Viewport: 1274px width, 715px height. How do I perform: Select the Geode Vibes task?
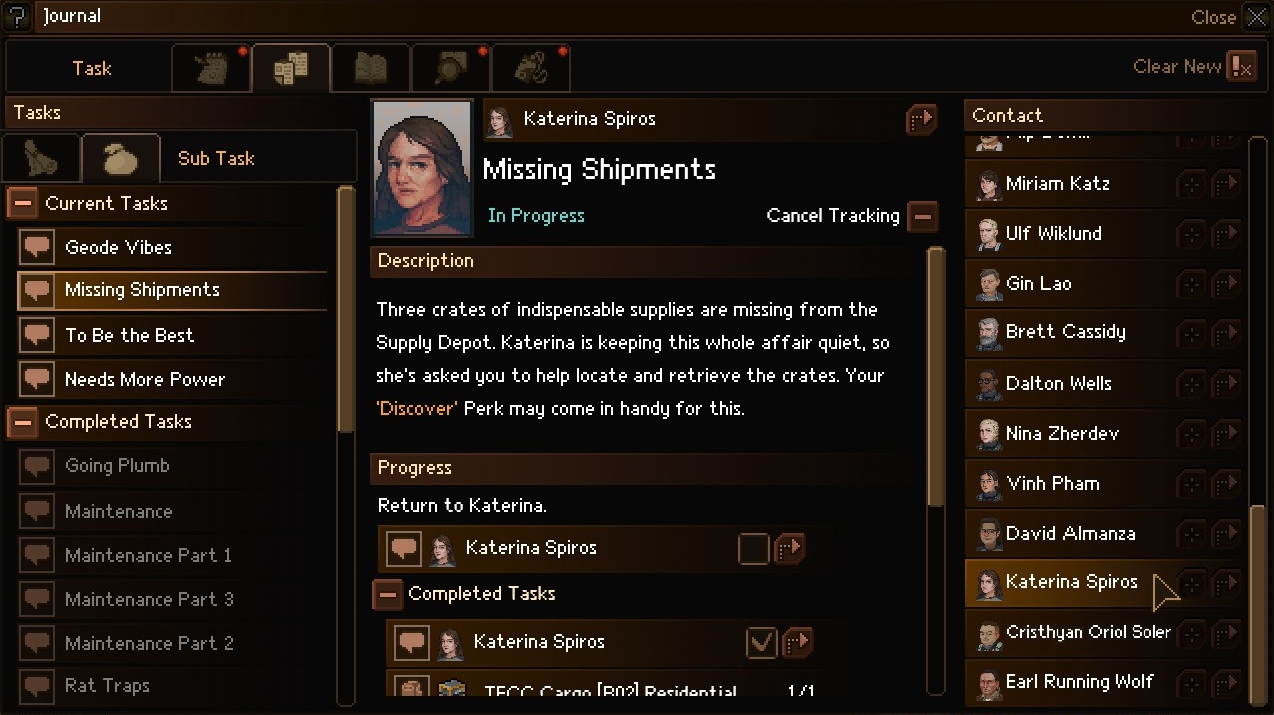pos(118,247)
